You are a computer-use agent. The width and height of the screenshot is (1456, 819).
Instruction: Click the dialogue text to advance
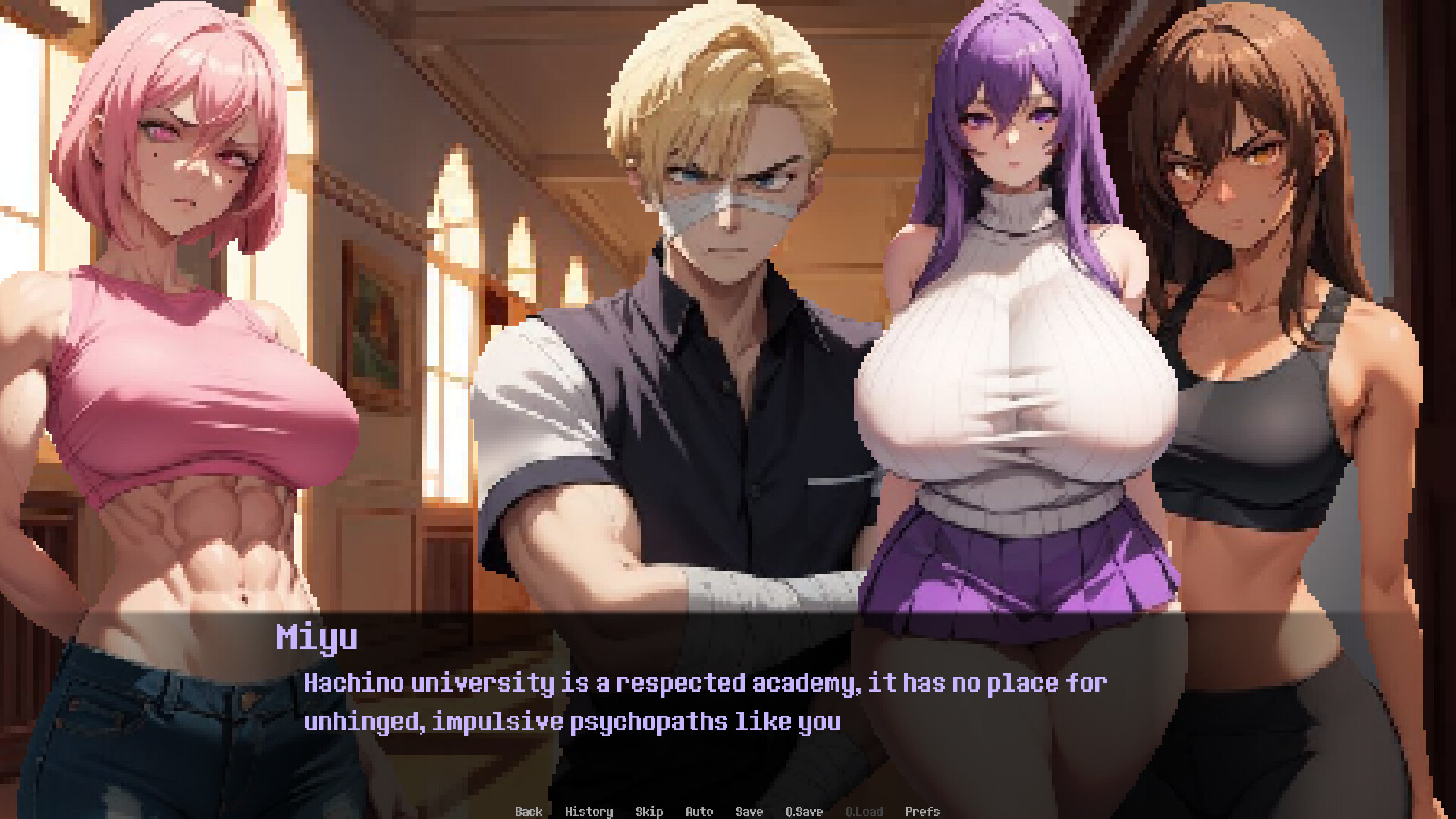tap(704, 701)
